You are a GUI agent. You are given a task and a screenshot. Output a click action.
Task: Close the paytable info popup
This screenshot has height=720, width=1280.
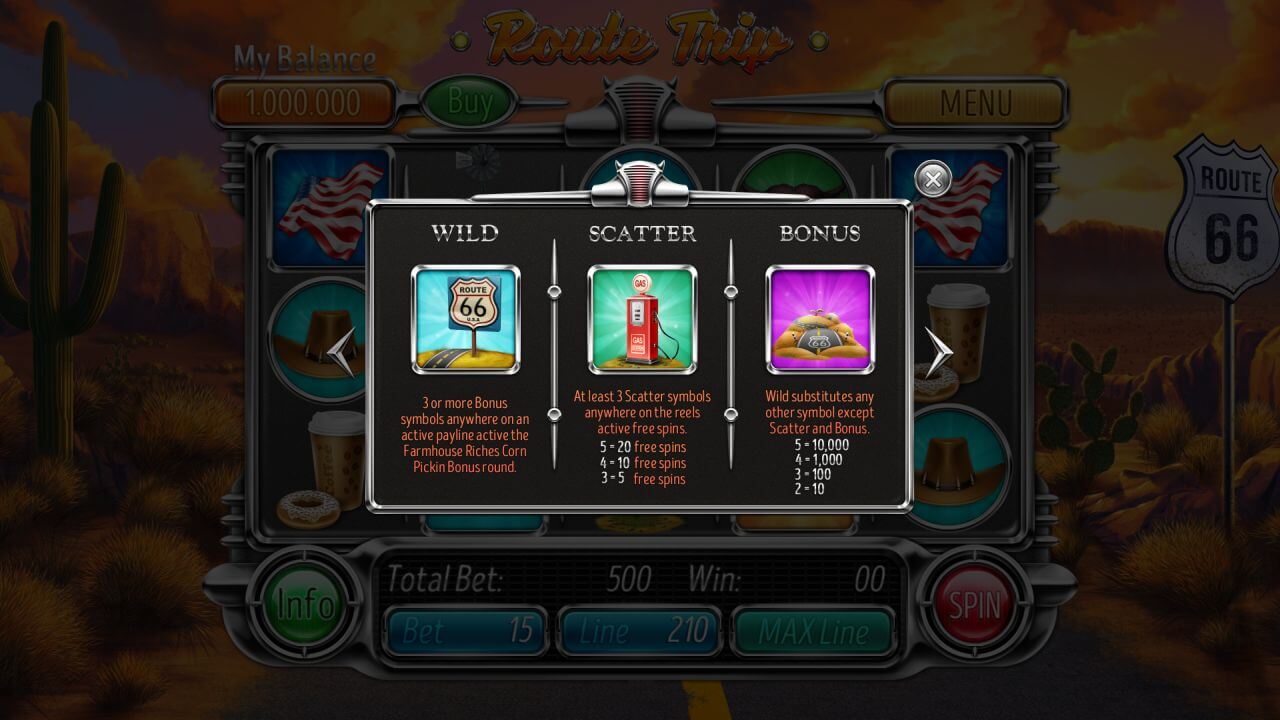(x=932, y=180)
